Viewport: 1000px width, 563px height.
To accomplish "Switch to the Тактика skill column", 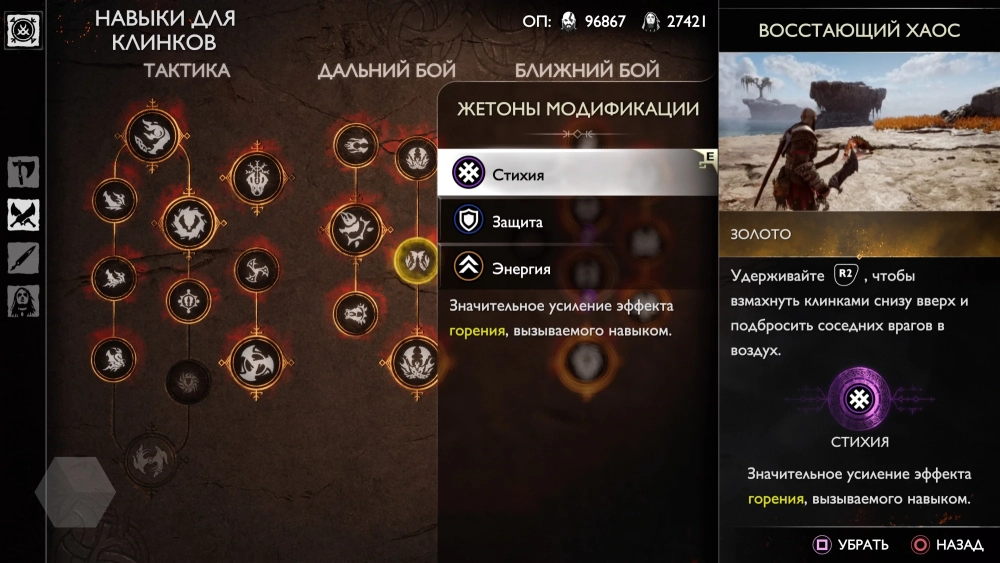I will pyautogui.click(x=187, y=70).
